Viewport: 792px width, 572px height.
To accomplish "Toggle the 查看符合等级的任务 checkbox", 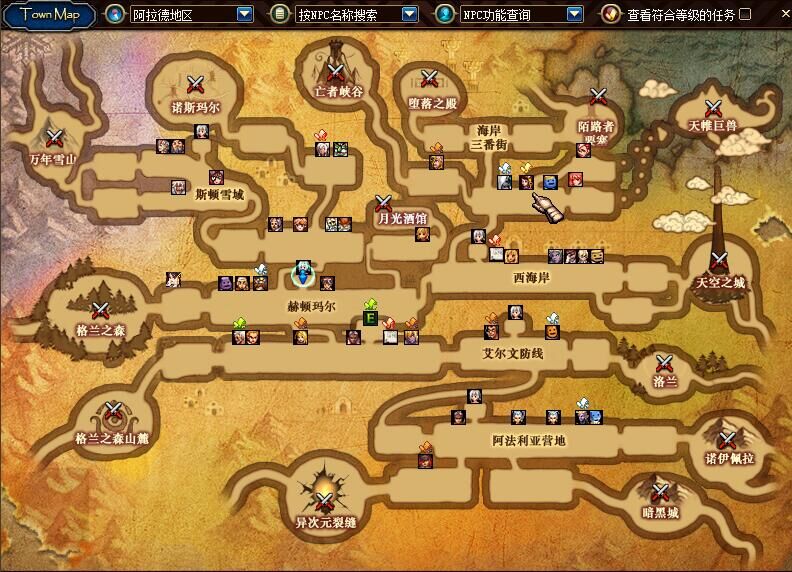I will pos(745,14).
